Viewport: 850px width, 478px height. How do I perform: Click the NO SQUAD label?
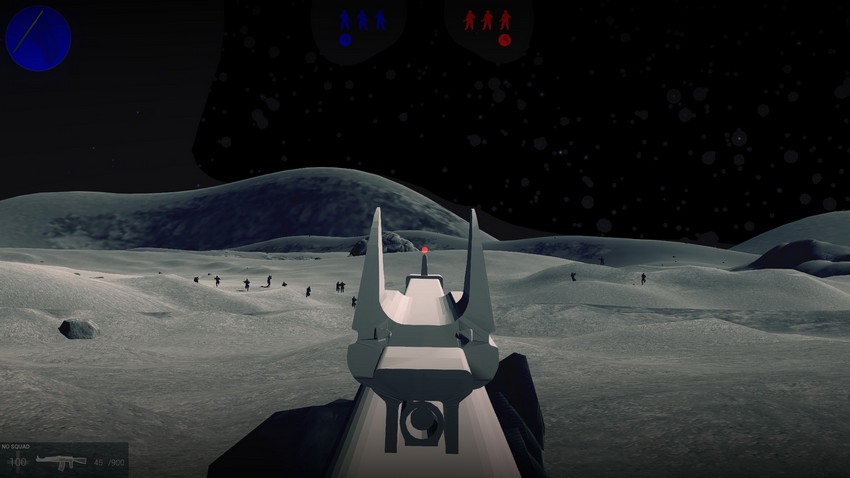(18, 446)
